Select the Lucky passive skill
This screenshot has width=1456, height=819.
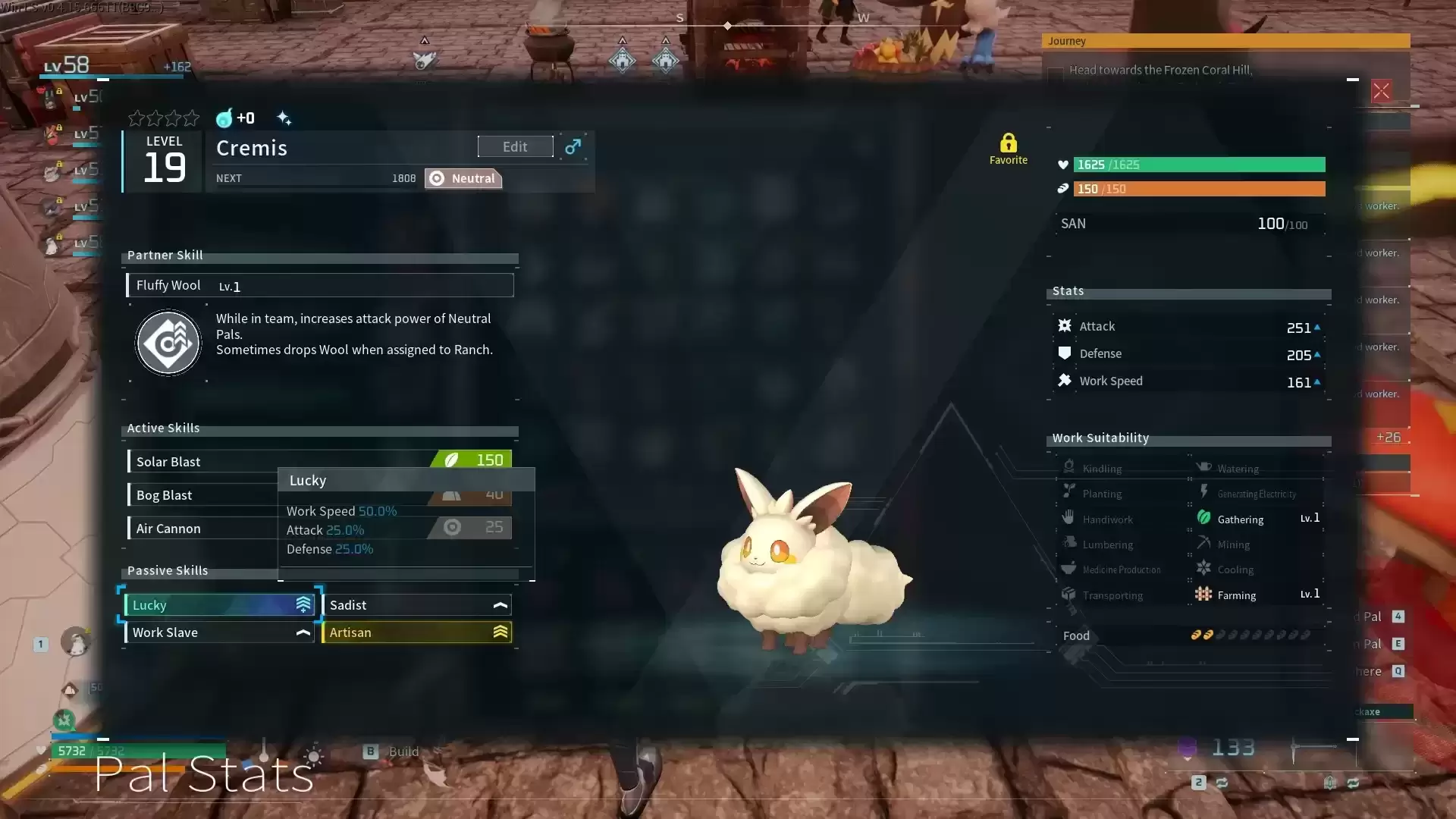coord(219,605)
